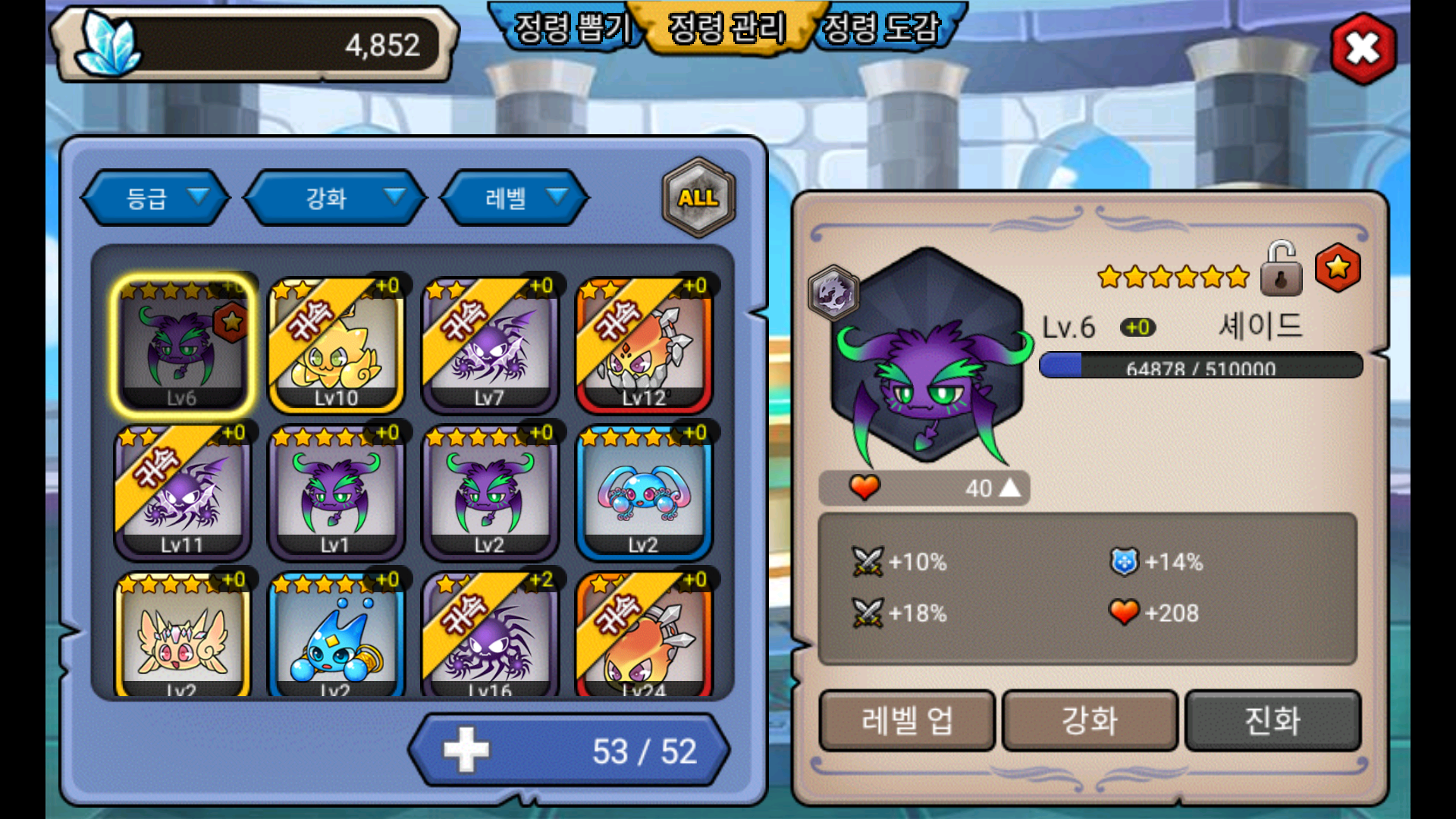Close the spirit management screen
Screen dimensions: 1456x819
point(1363,50)
